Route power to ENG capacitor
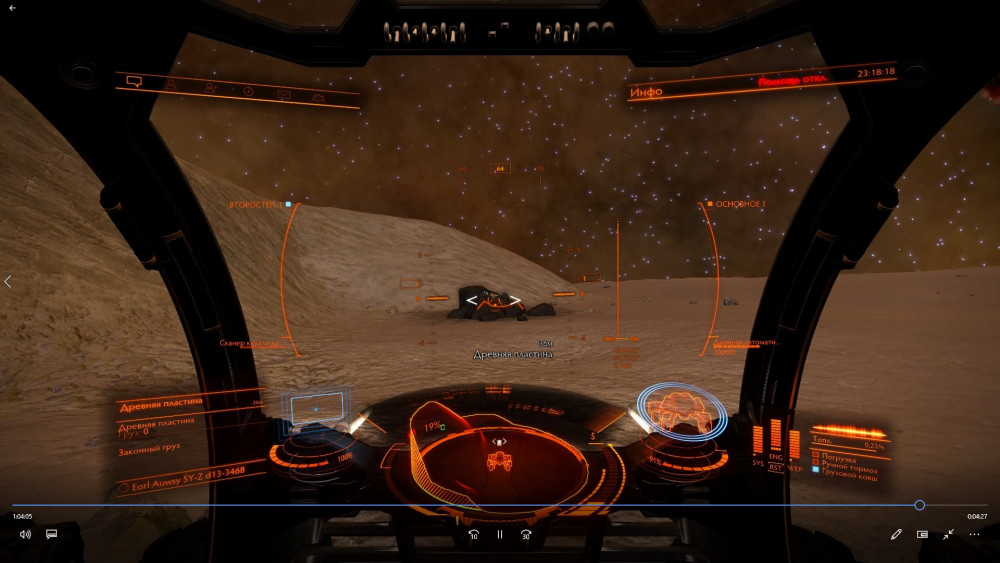The width and height of the screenshot is (1000, 563). click(776, 458)
